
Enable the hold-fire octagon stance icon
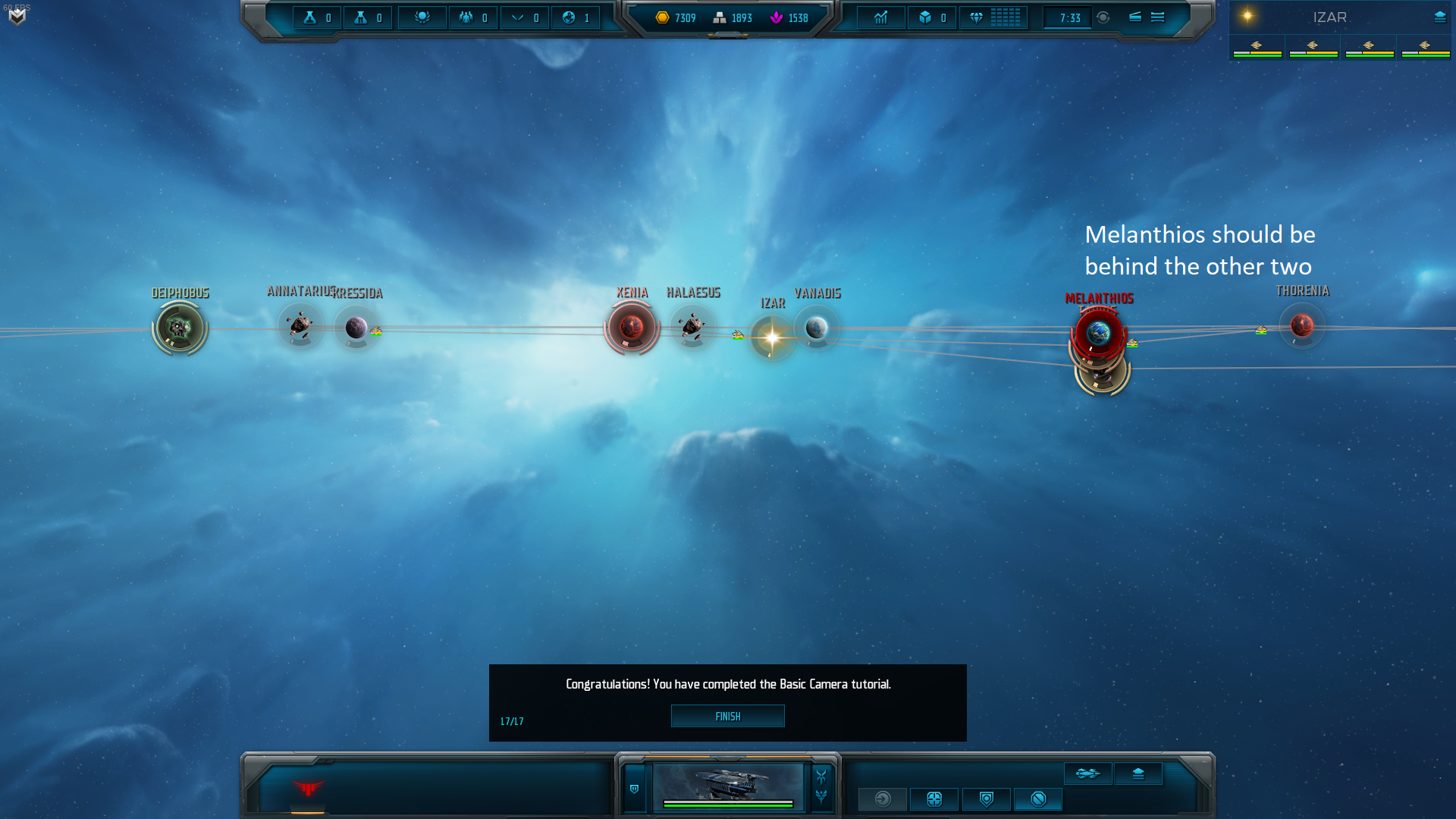[x=1038, y=799]
